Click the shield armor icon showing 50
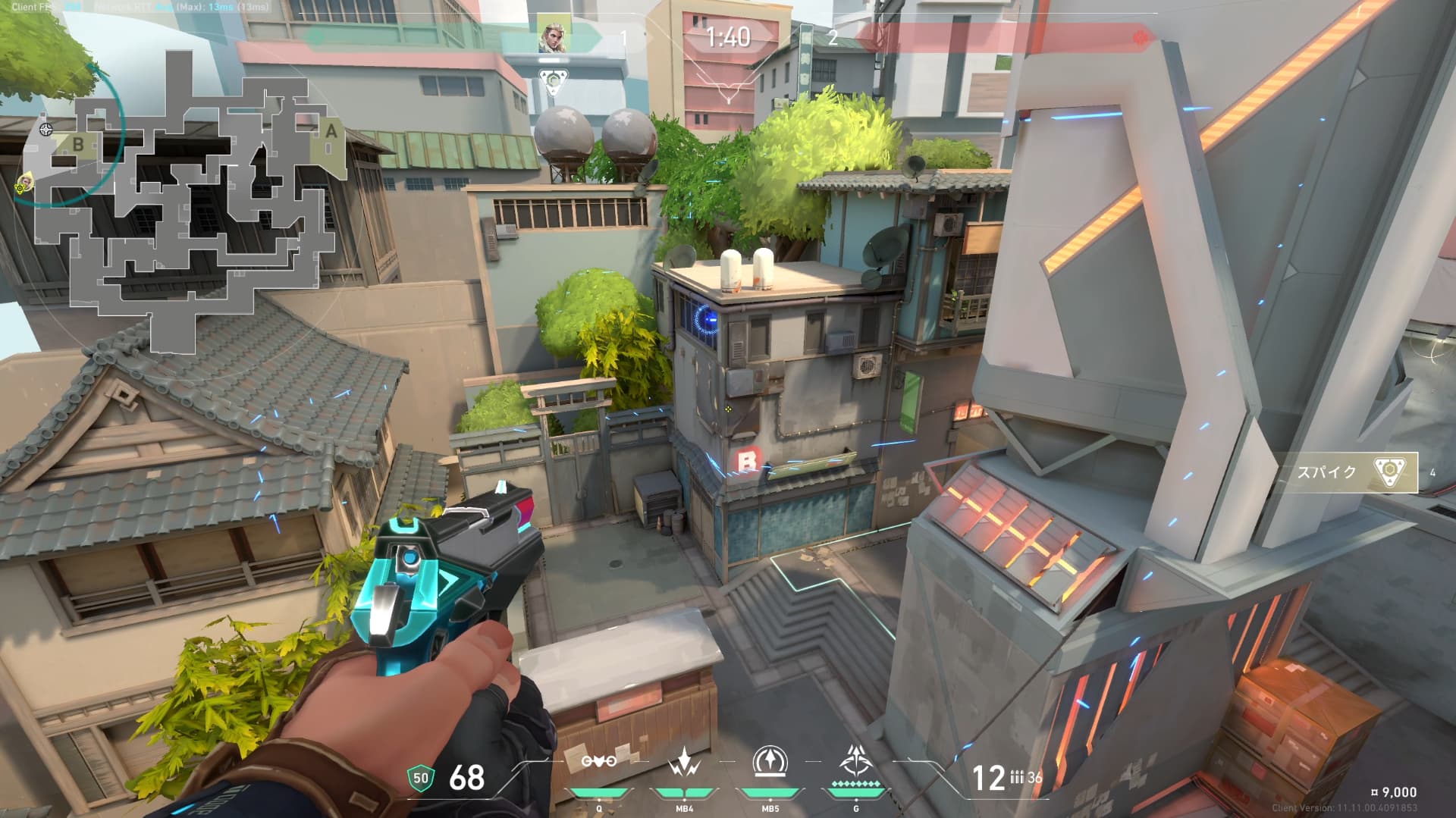 [x=421, y=777]
